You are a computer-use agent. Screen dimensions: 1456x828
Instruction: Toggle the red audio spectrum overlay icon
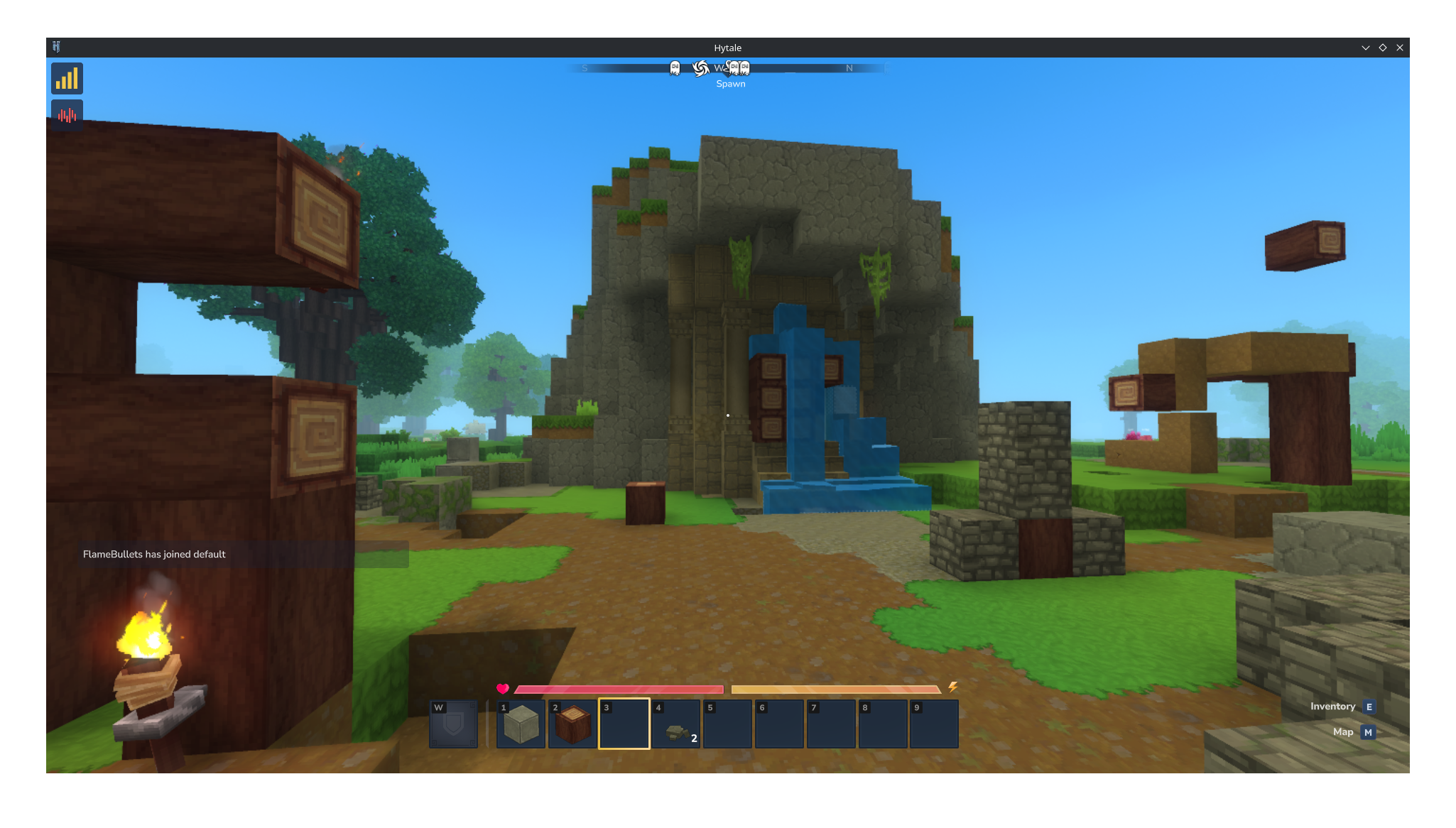point(66,114)
